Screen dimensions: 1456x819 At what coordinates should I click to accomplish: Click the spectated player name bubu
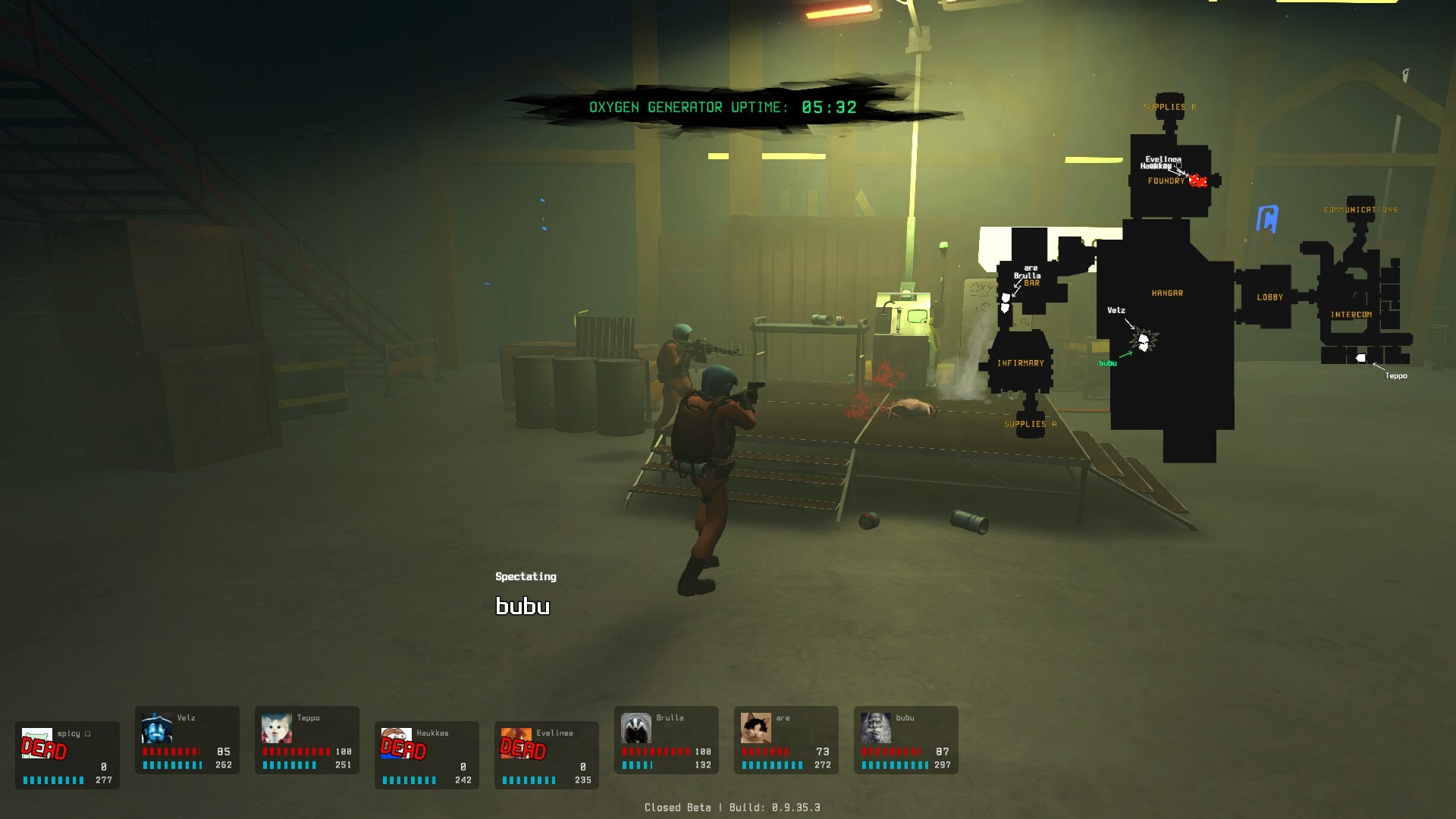[x=522, y=606]
